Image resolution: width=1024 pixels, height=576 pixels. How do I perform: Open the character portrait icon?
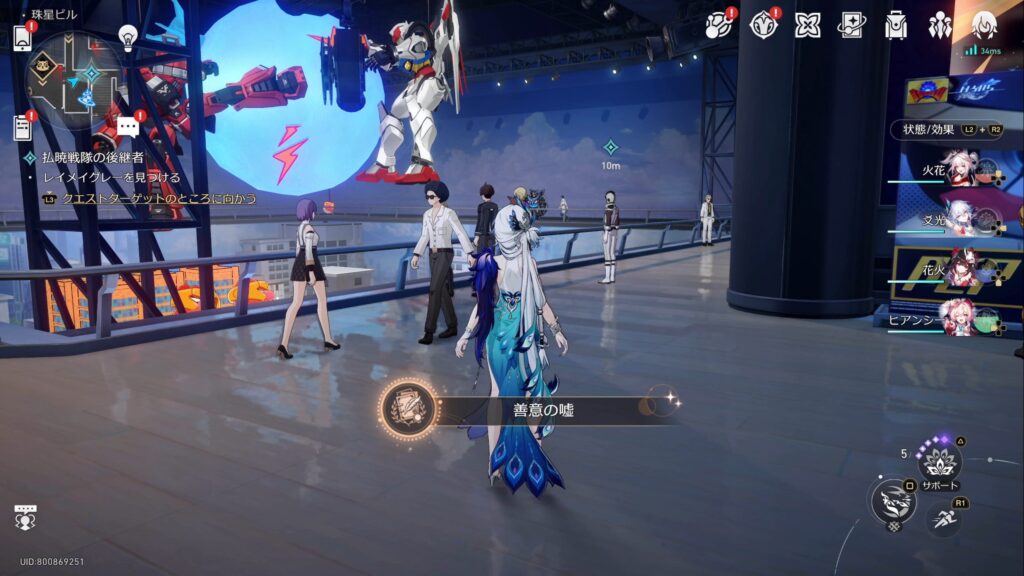[x=985, y=25]
